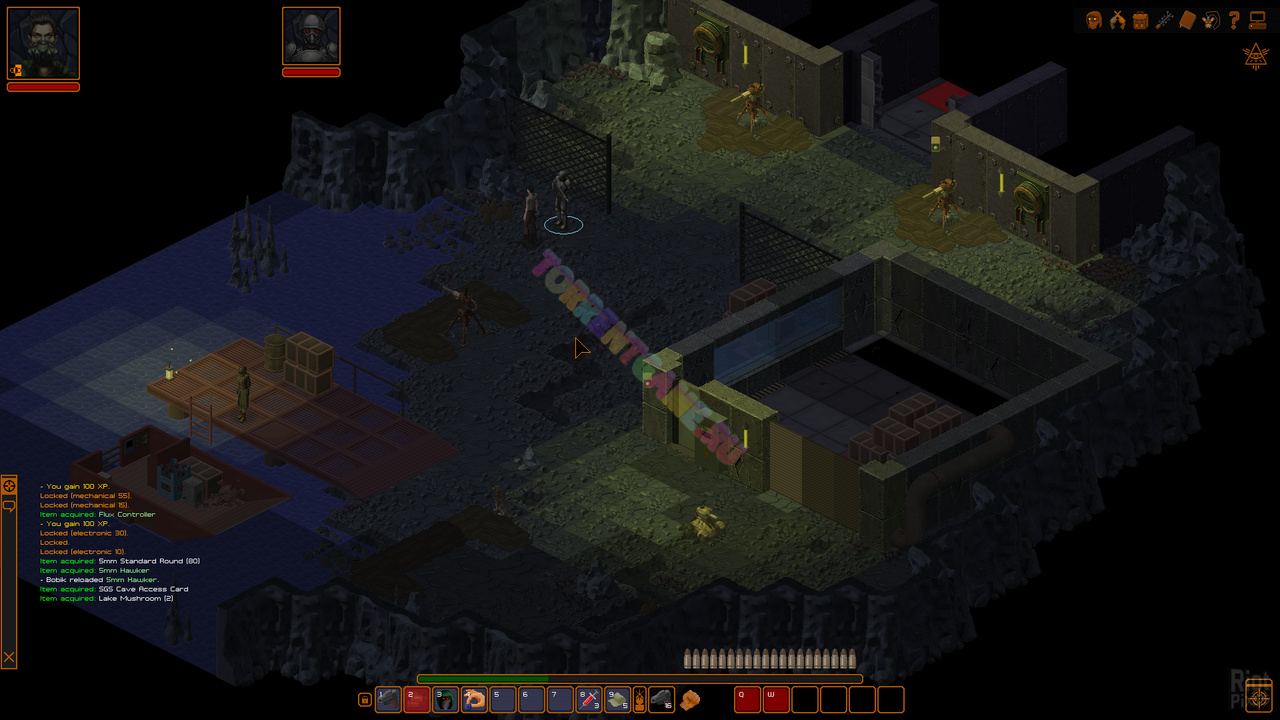Open the crafting branch icon

[x=1164, y=20]
